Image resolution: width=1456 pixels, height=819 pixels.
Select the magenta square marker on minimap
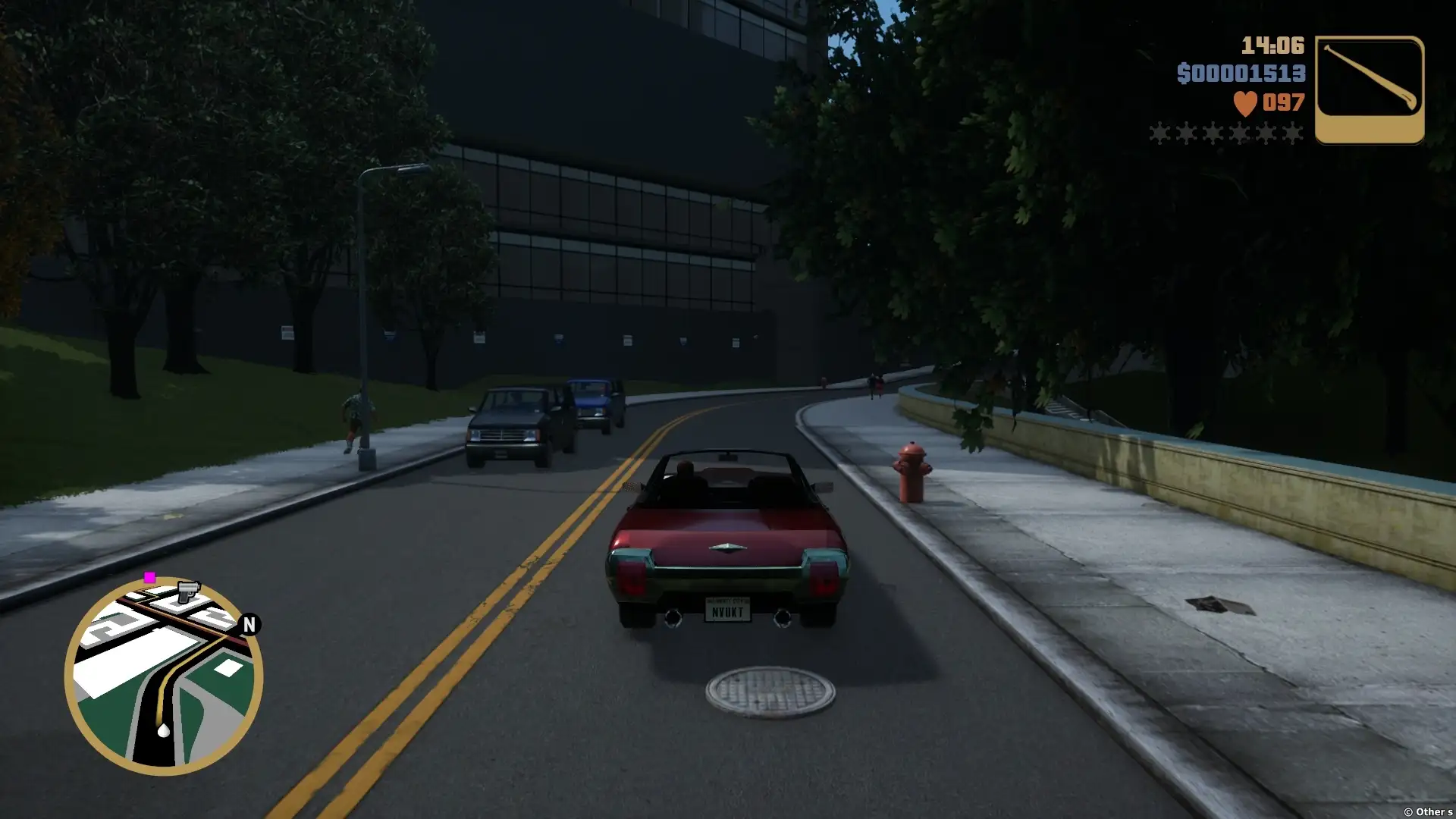pos(149,578)
